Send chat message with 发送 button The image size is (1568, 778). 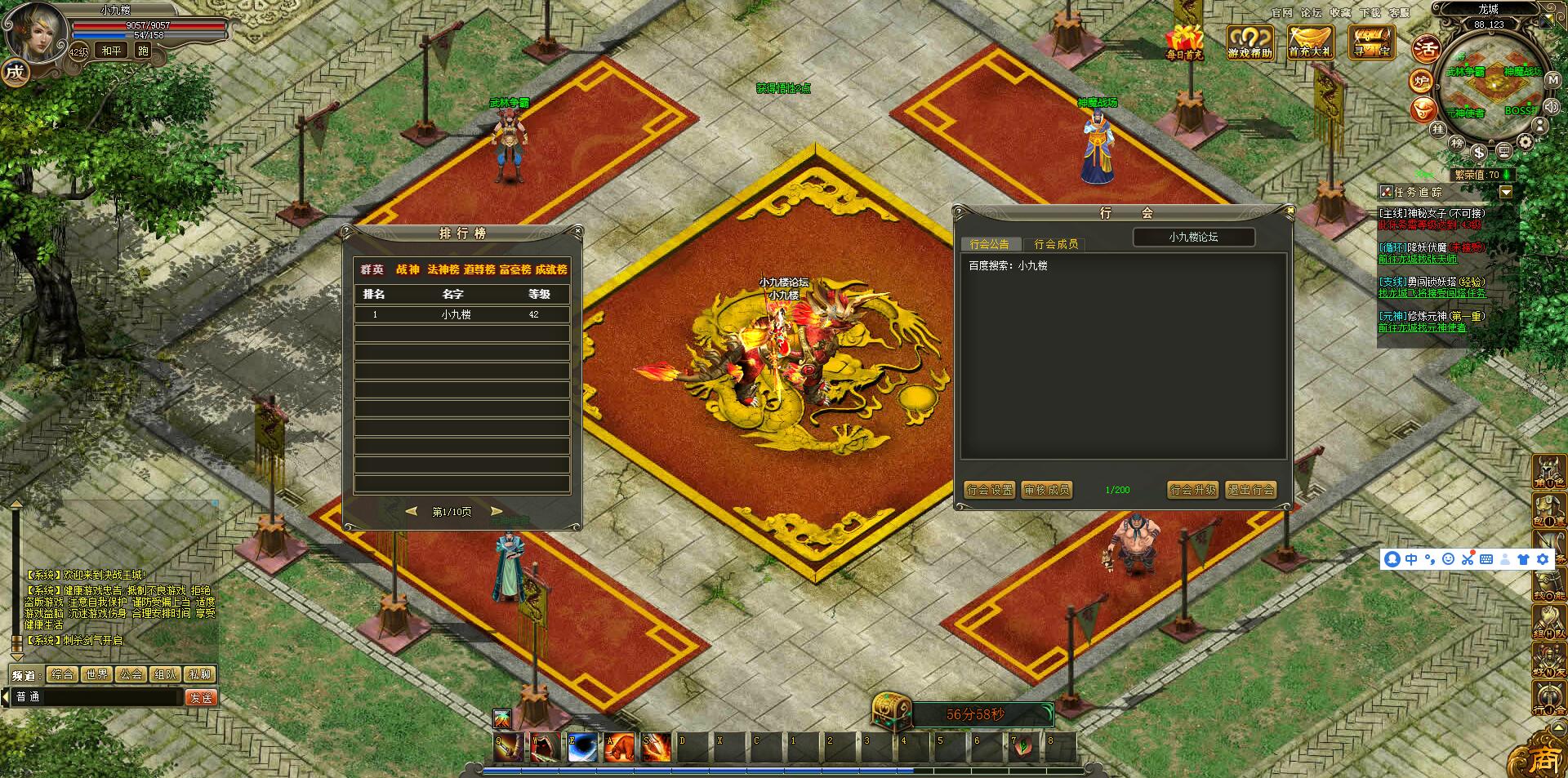pyautogui.click(x=201, y=697)
